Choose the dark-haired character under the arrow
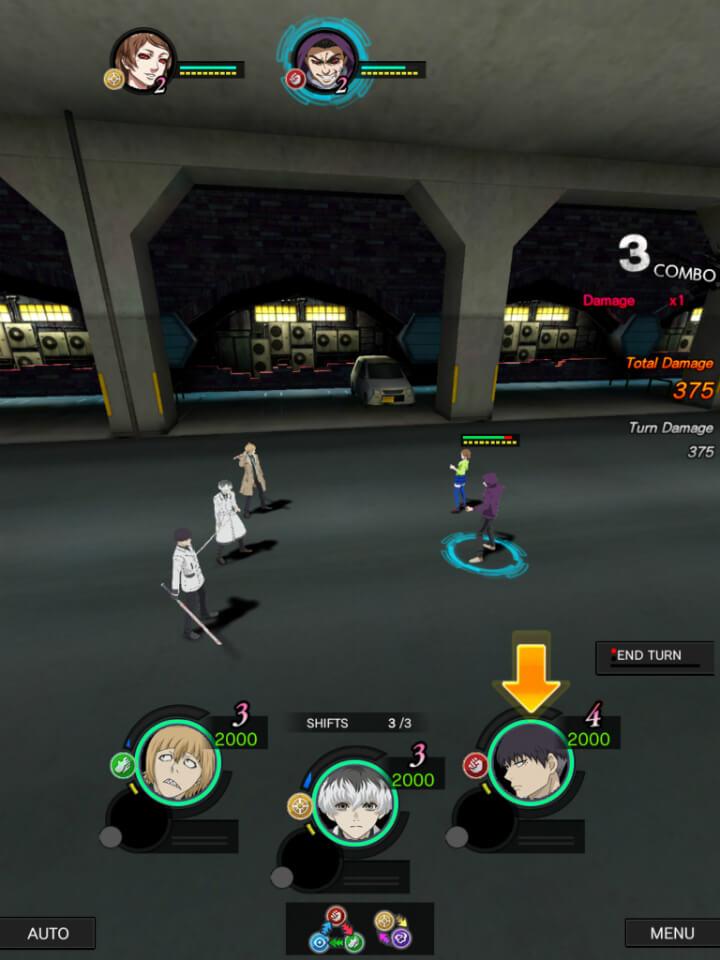Screen dimensions: 720x960 pyautogui.click(x=530, y=762)
